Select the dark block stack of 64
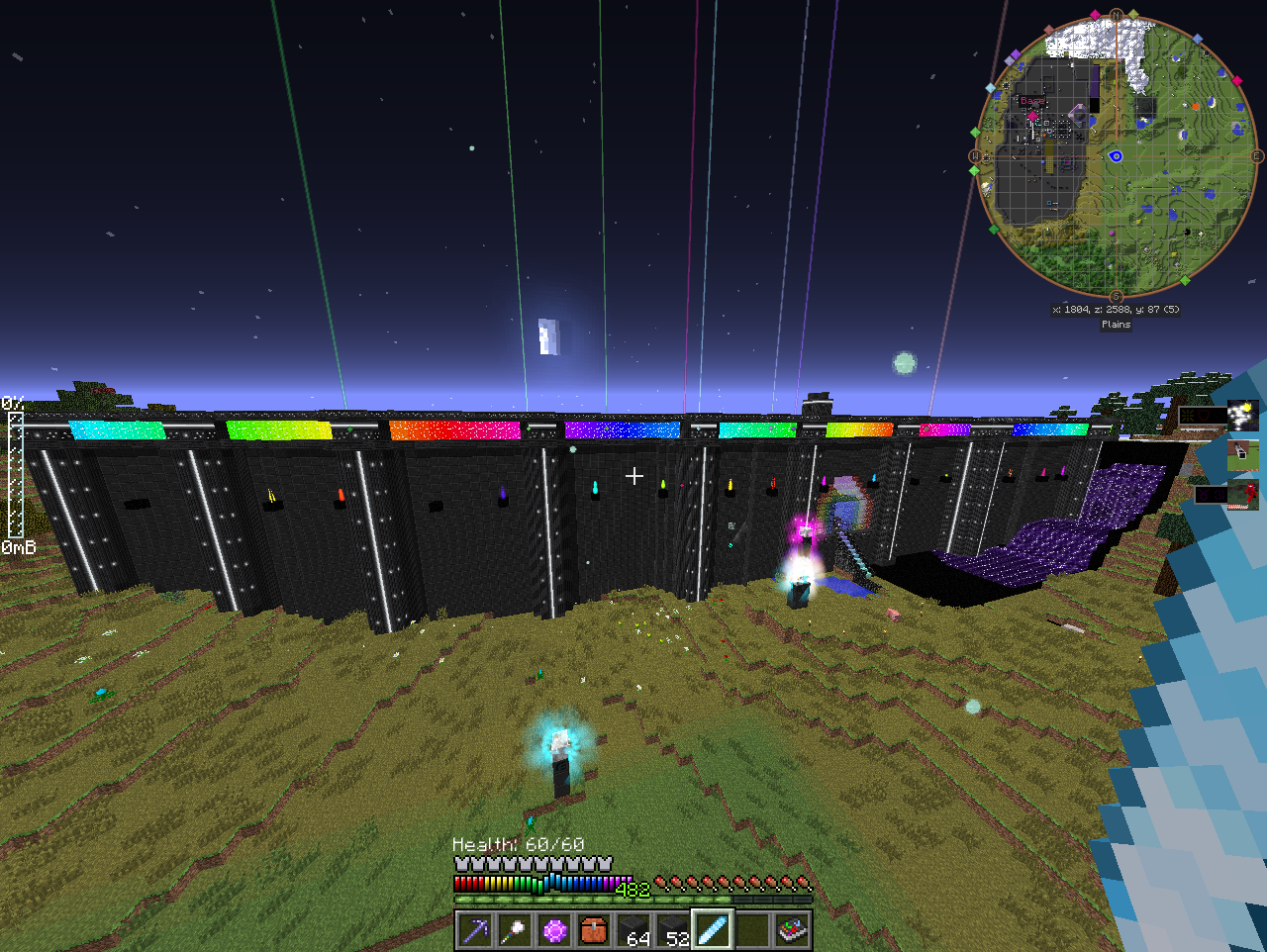Screen dimensions: 1267x952 (634, 931)
